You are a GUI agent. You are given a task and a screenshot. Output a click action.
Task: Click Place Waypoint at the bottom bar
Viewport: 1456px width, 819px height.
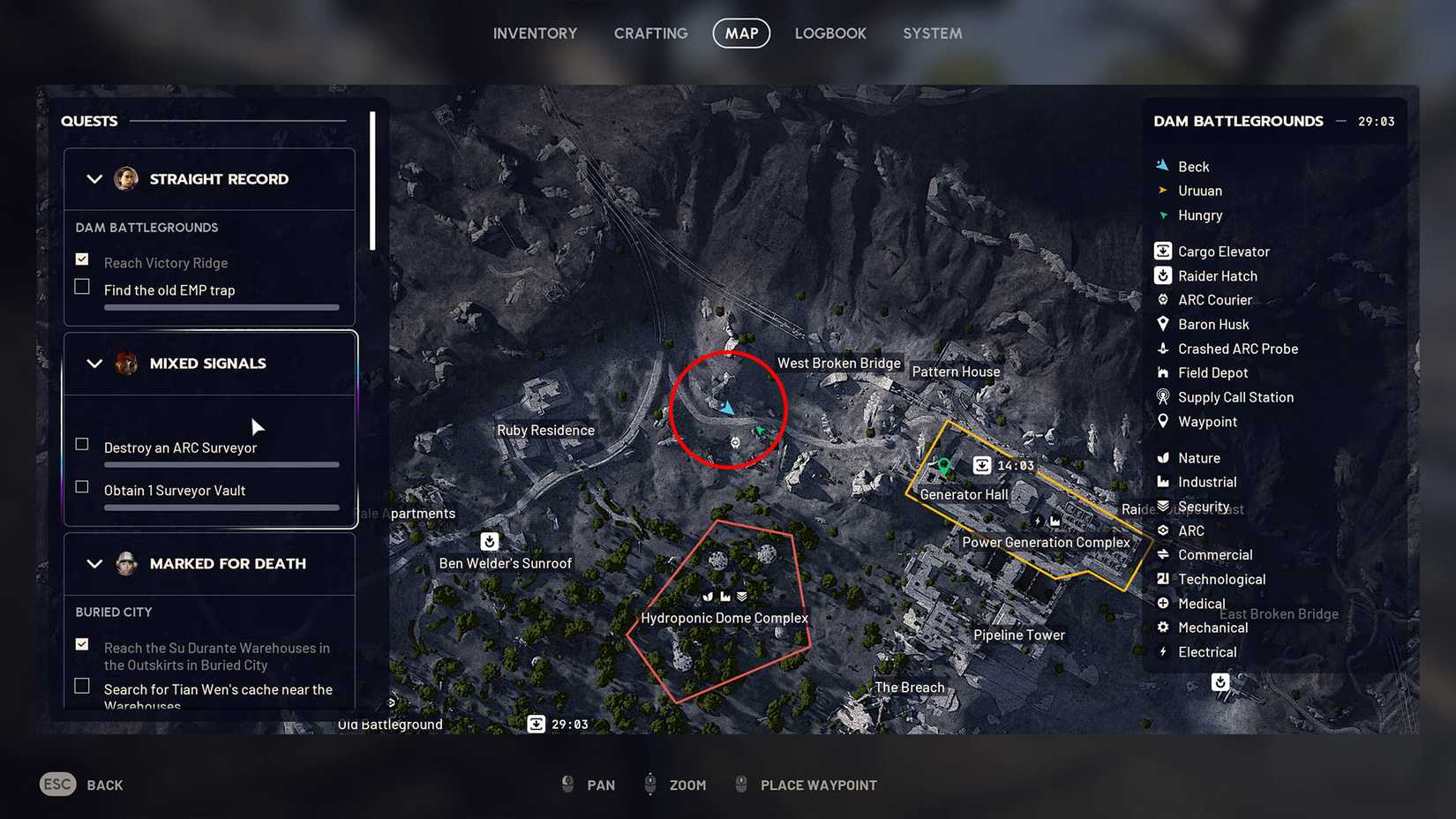tap(818, 785)
